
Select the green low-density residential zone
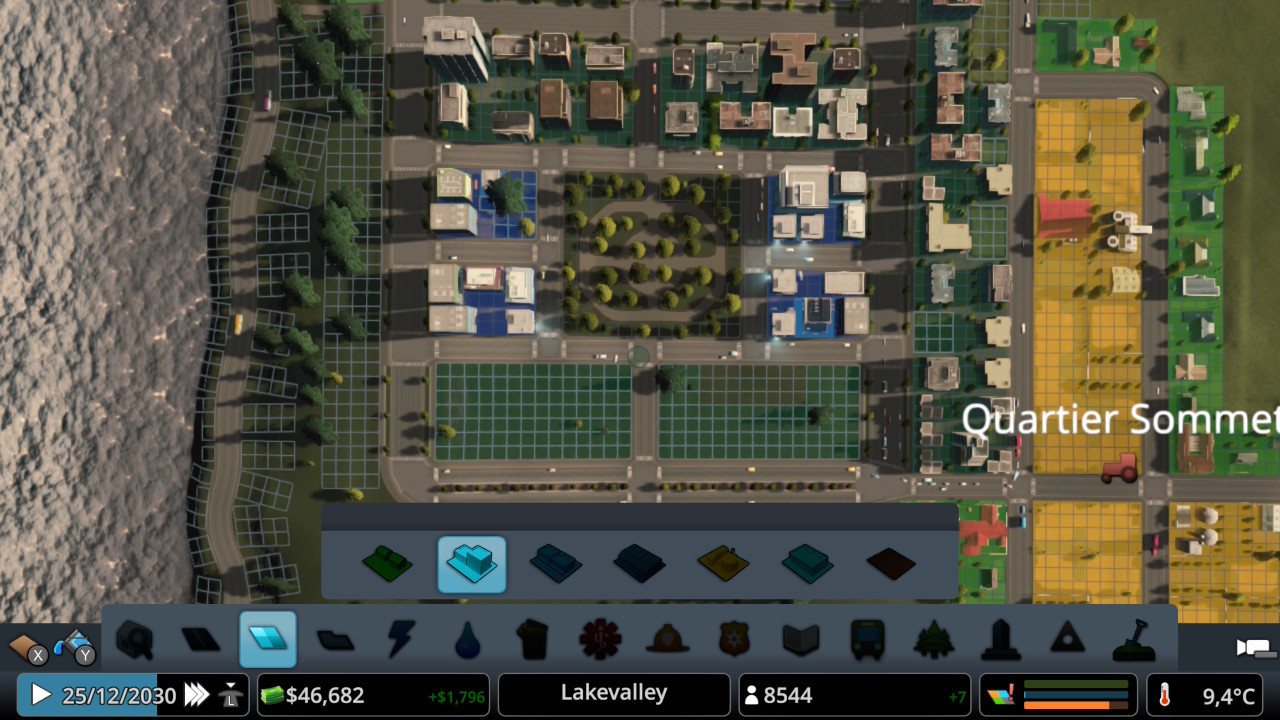pyautogui.click(x=387, y=564)
